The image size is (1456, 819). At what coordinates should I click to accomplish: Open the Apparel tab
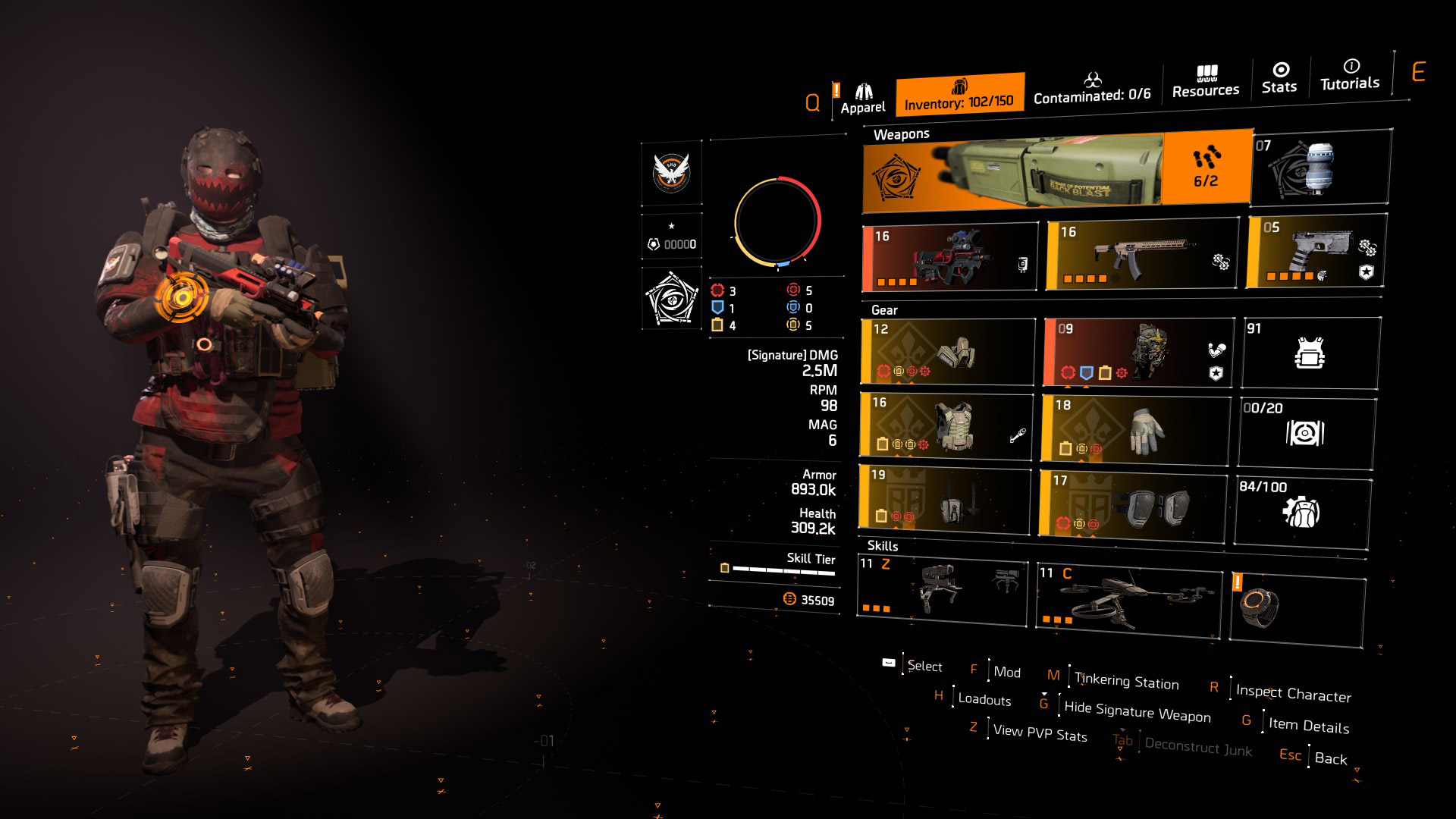862,99
